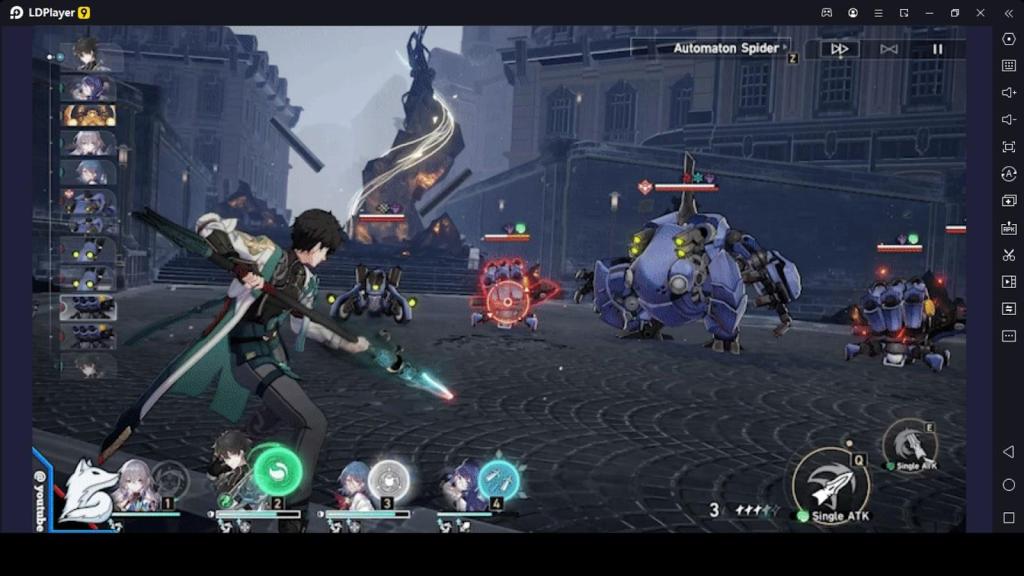Toggle the auto-battle button
1024x576 pixels.
(x=888, y=49)
